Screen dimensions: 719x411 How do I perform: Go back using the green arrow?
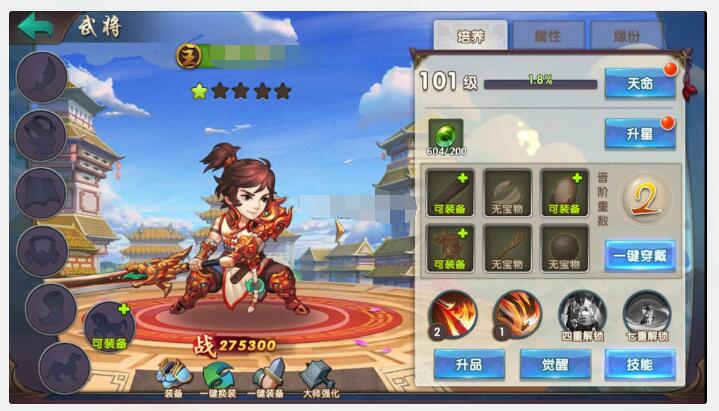pyautogui.click(x=35, y=27)
